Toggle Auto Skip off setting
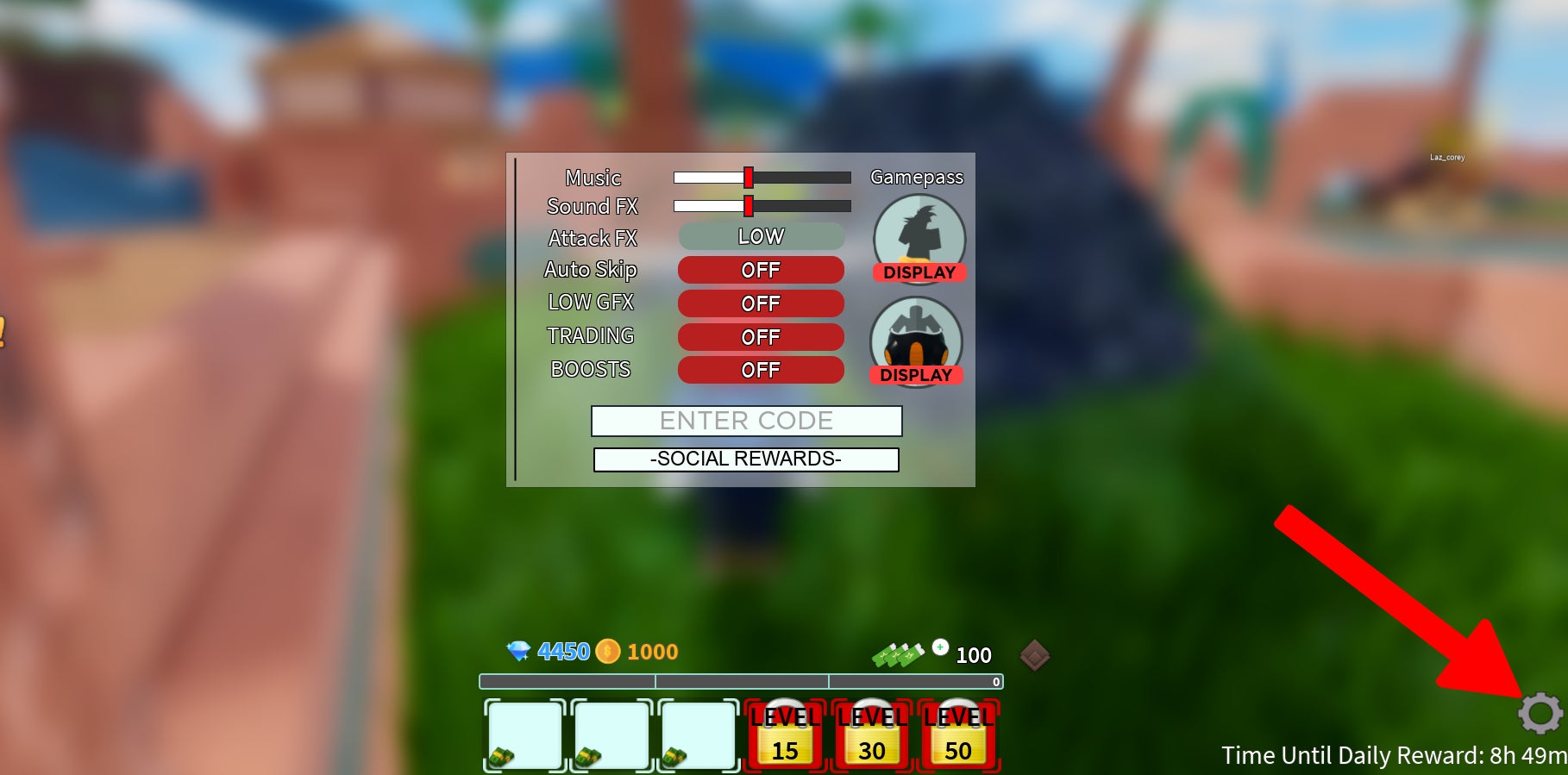 760,270
